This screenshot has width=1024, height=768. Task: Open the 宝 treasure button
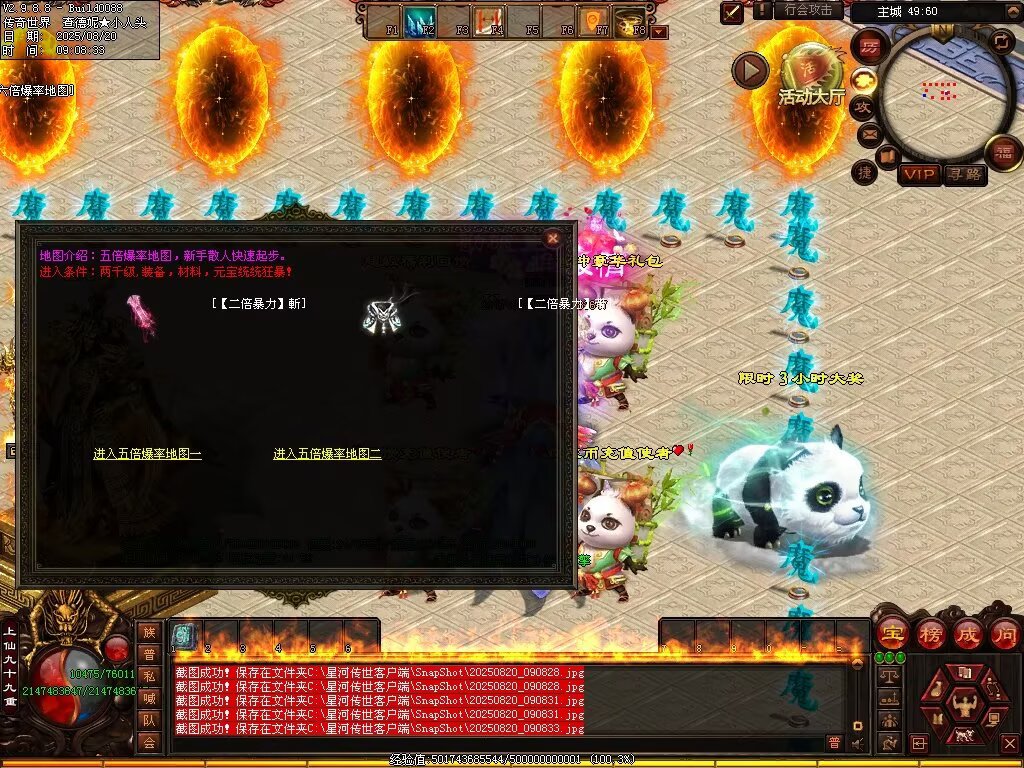point(892,633)
